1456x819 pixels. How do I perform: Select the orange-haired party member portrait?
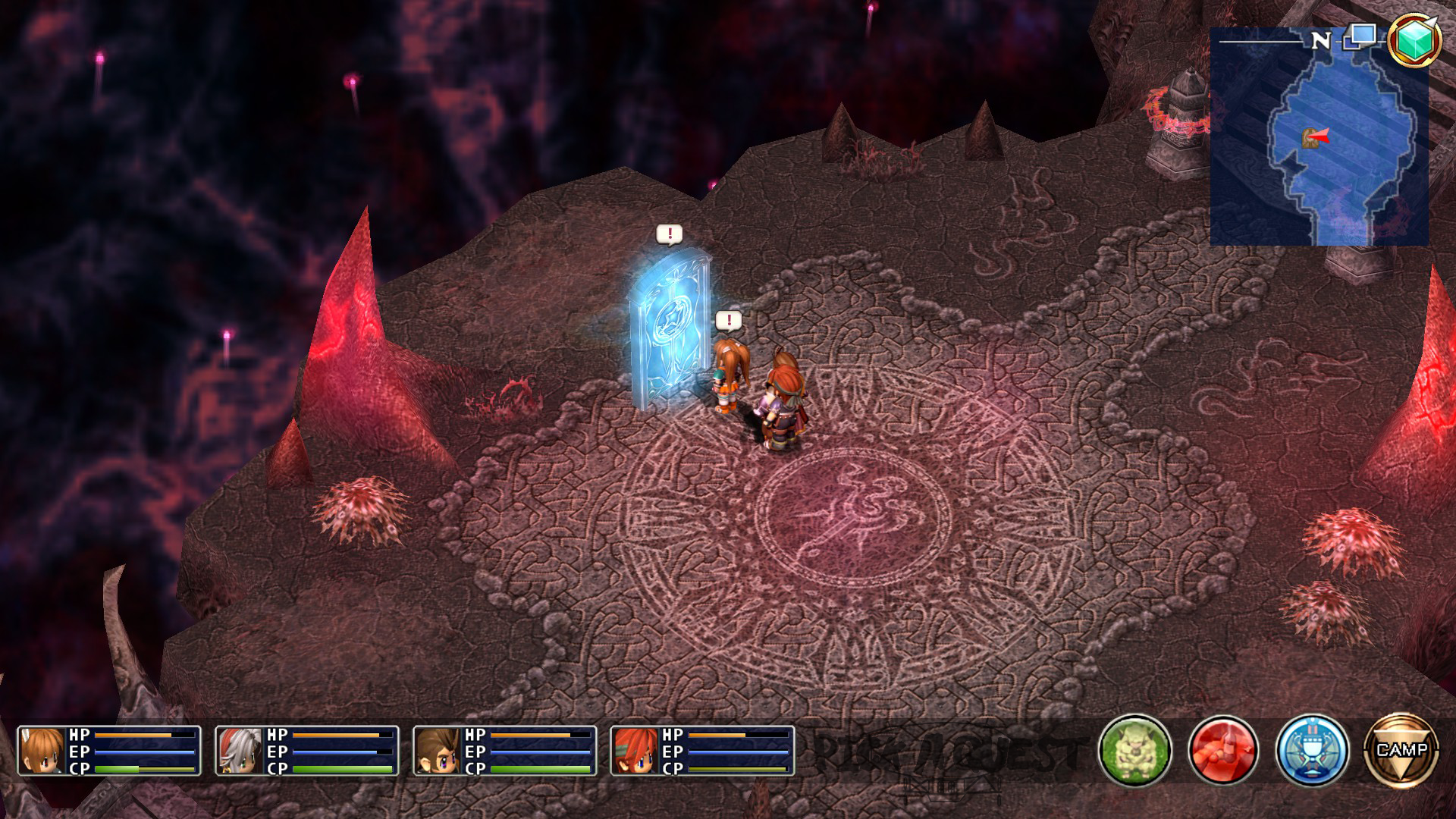point(42,751)
